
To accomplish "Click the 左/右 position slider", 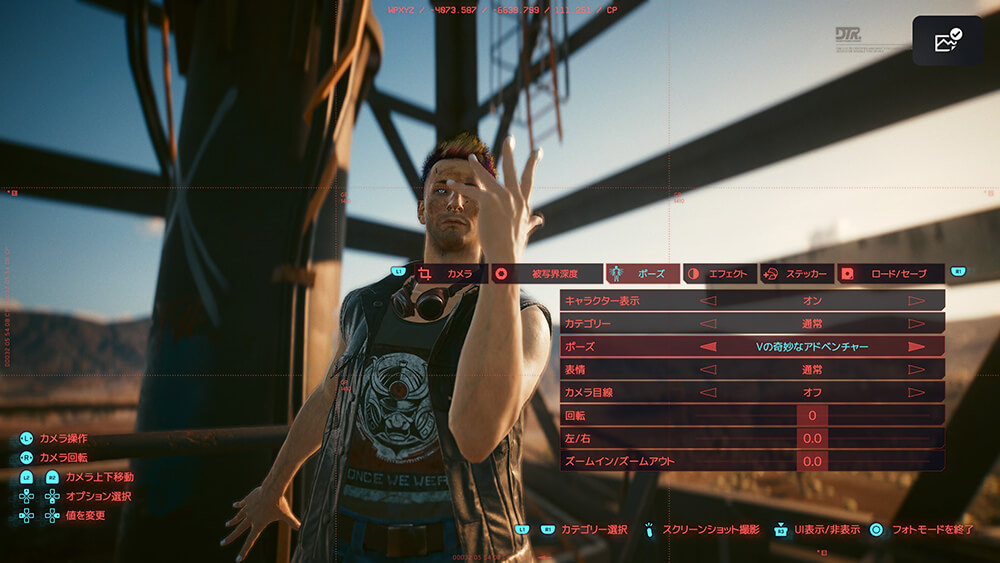I will coord(812,438).
